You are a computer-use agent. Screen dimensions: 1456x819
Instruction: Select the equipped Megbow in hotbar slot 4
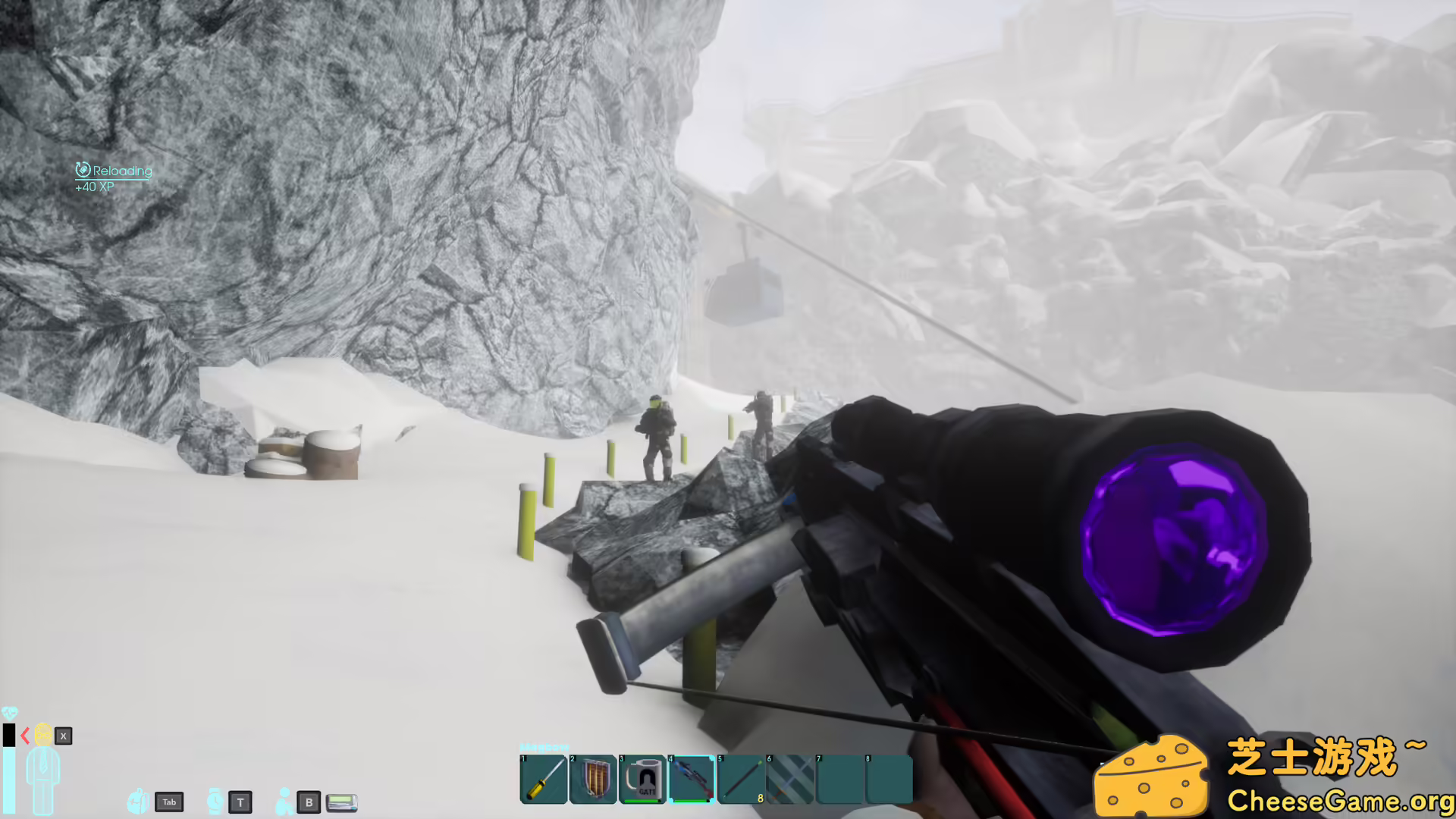click(x=692, y=779)
